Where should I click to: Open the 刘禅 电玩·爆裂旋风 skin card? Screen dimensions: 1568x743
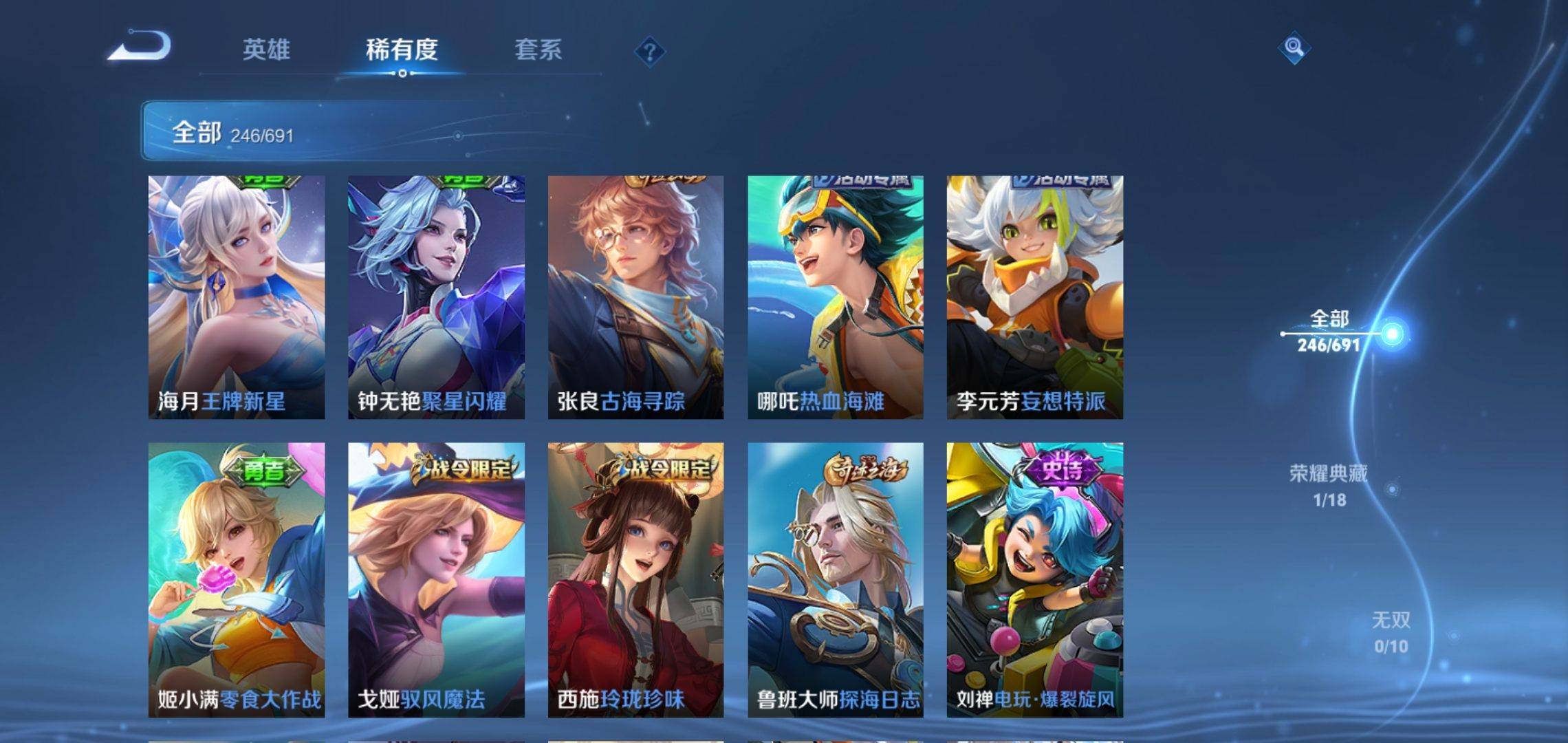(x=1034, y=579)
